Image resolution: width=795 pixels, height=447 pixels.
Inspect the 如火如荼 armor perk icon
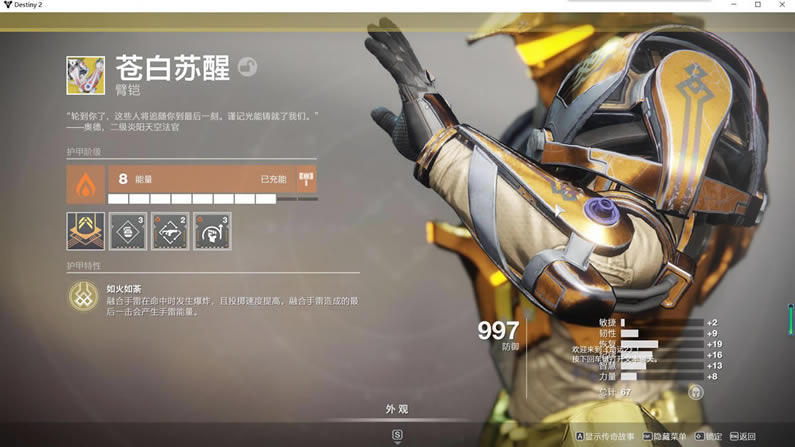pyautogui.click(x=82, y=295)
